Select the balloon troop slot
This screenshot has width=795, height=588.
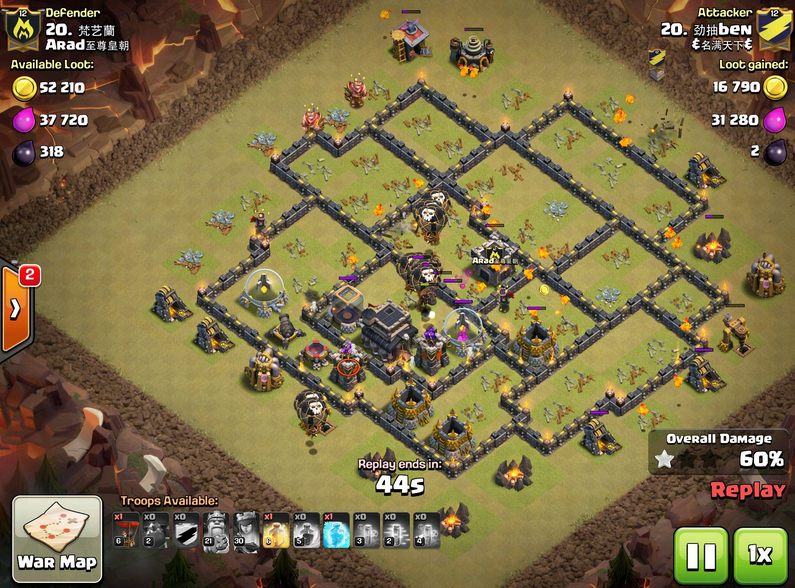[125, 530]
